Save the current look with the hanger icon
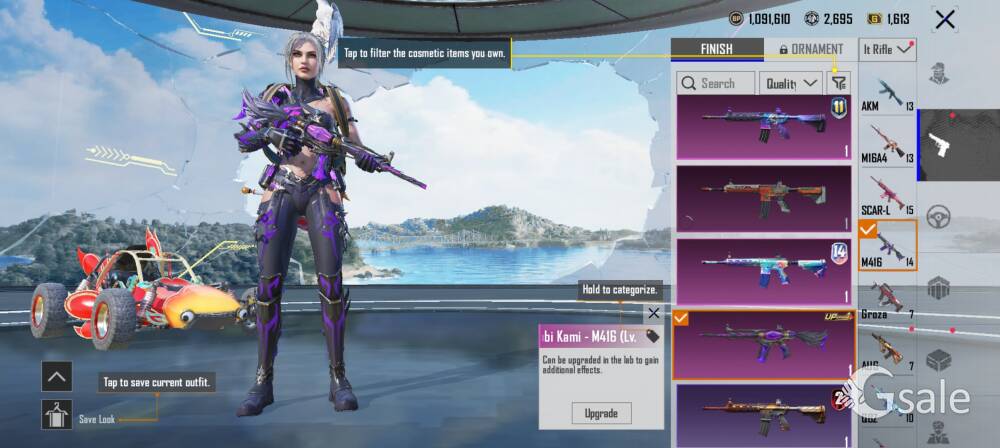This screenshot has height=448, width=1000. (x=56, y=414)
